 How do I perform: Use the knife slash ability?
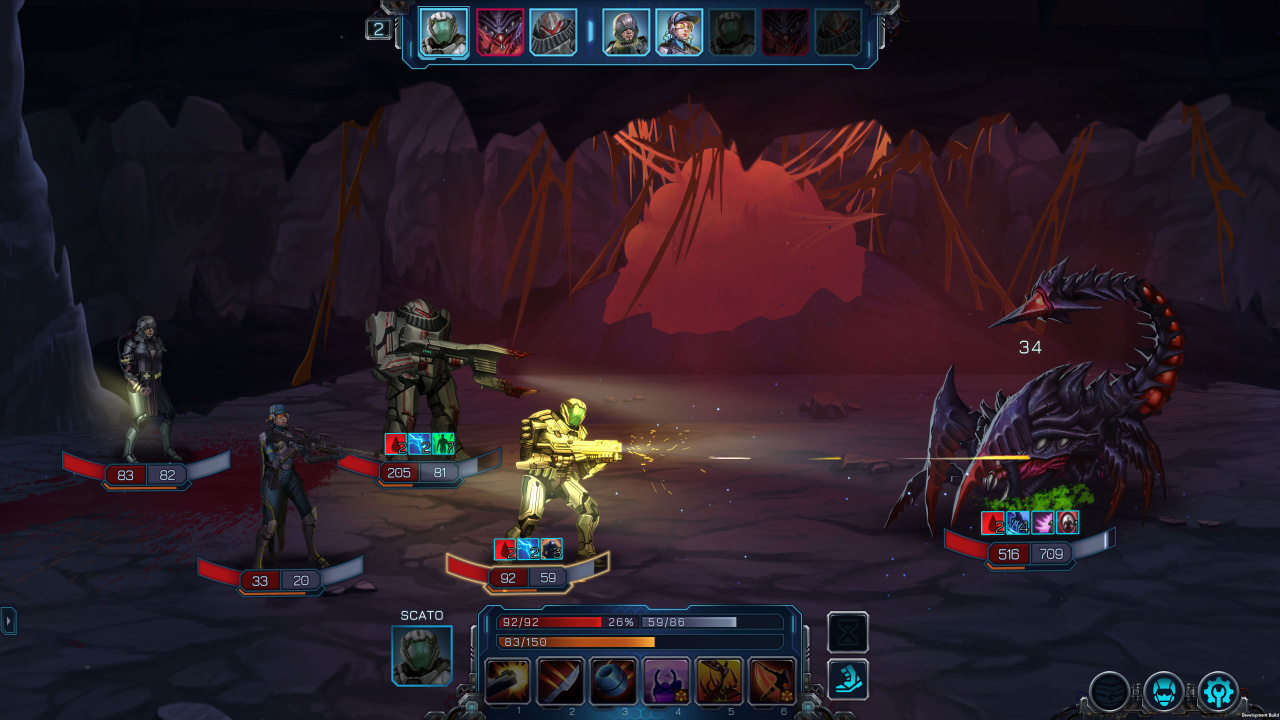coord(561,681)
